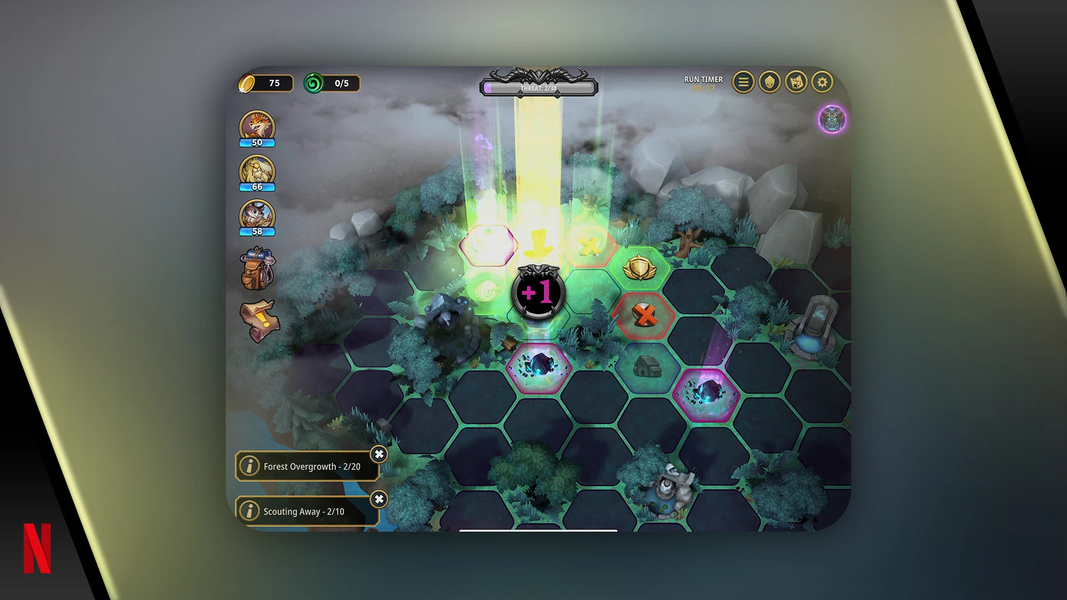Dismiss the Forest Overgrowth tracker

[x=378, y=454]
